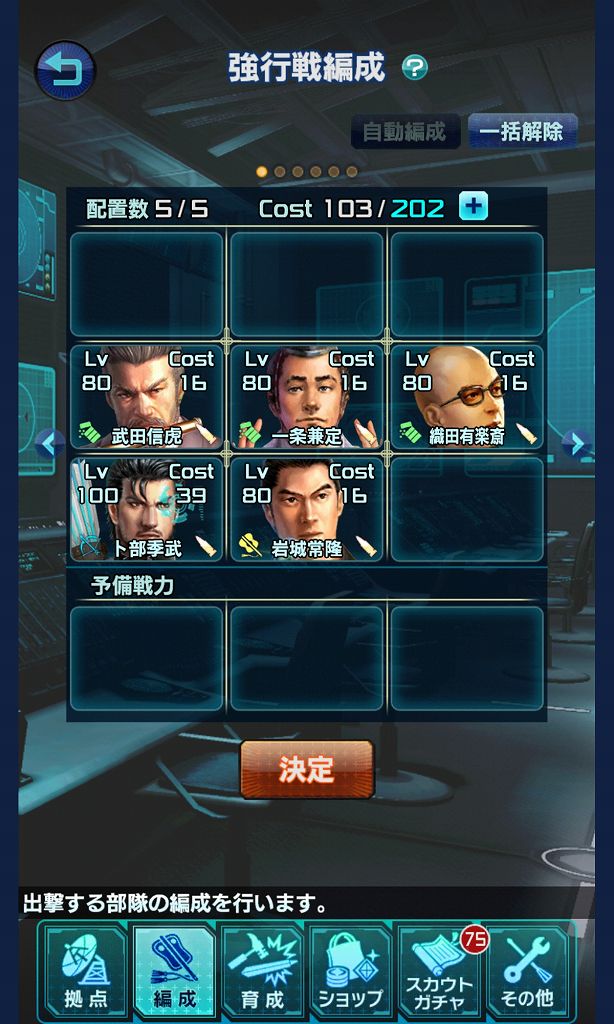
Task: Pick the 卜部季武 level 100 card
Action: click(147, 509)
